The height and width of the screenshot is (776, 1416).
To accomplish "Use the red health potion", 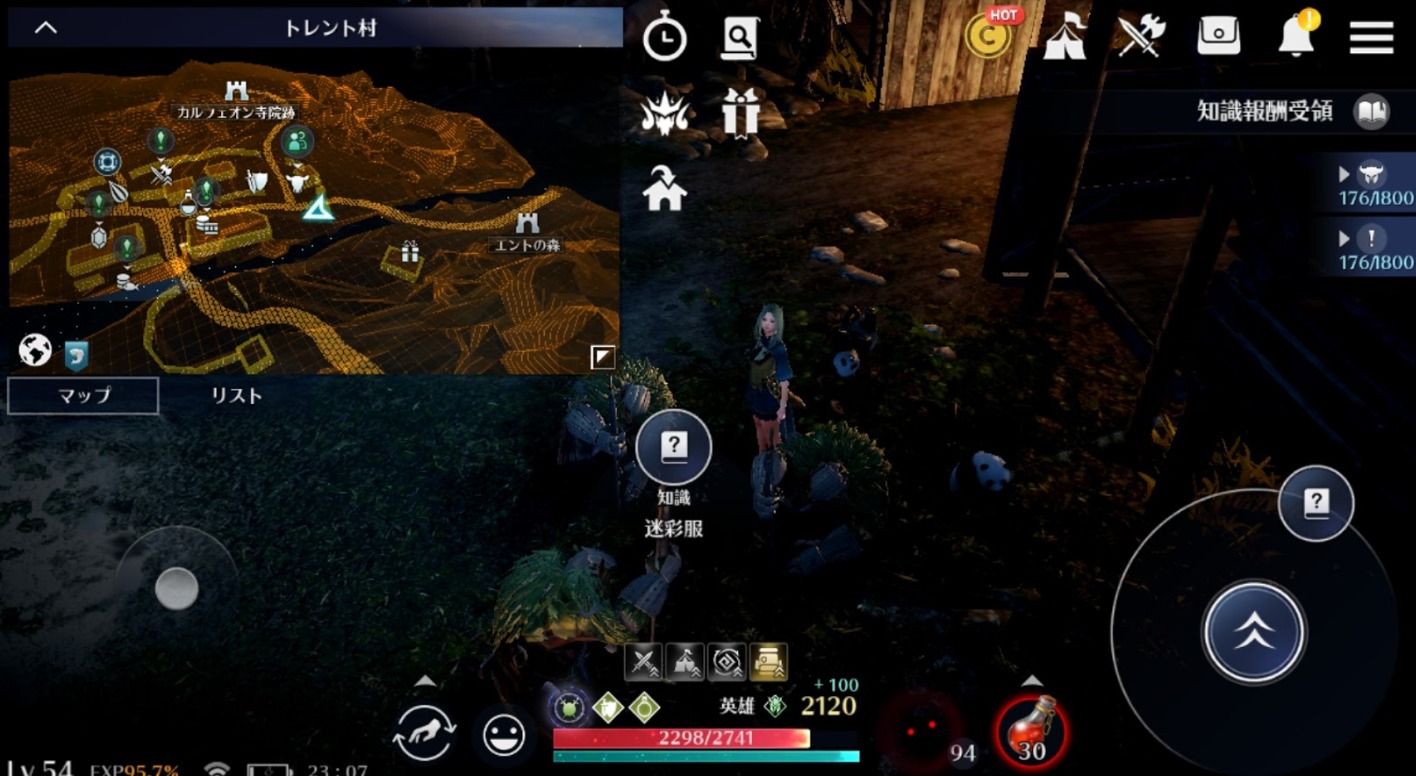I will (x=1031, y=731).
